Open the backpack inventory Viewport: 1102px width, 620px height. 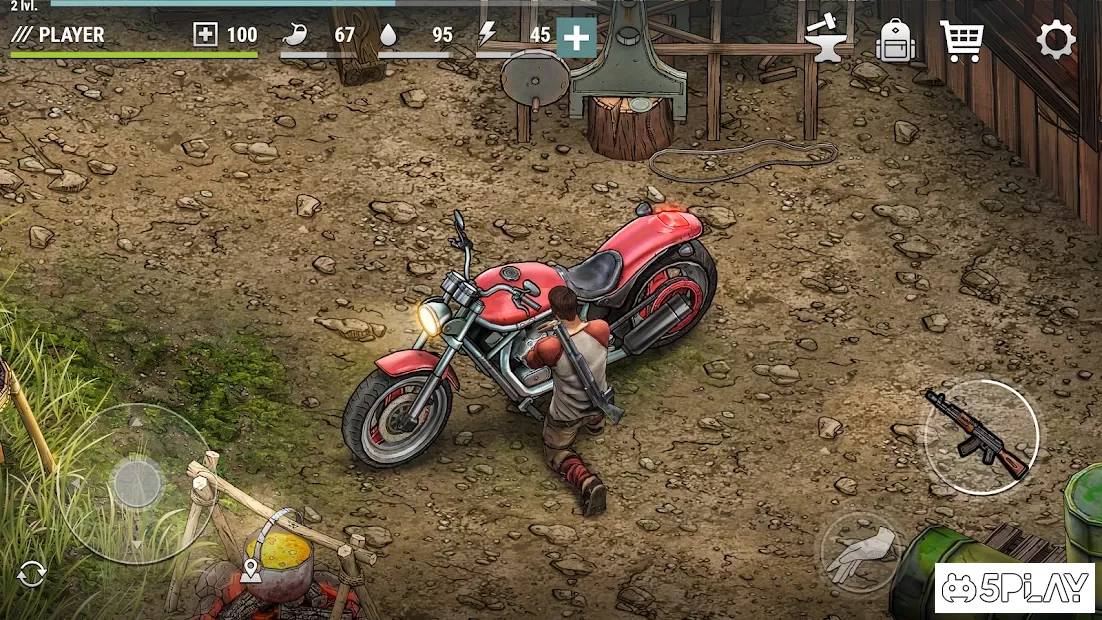(x=897, y=41)
